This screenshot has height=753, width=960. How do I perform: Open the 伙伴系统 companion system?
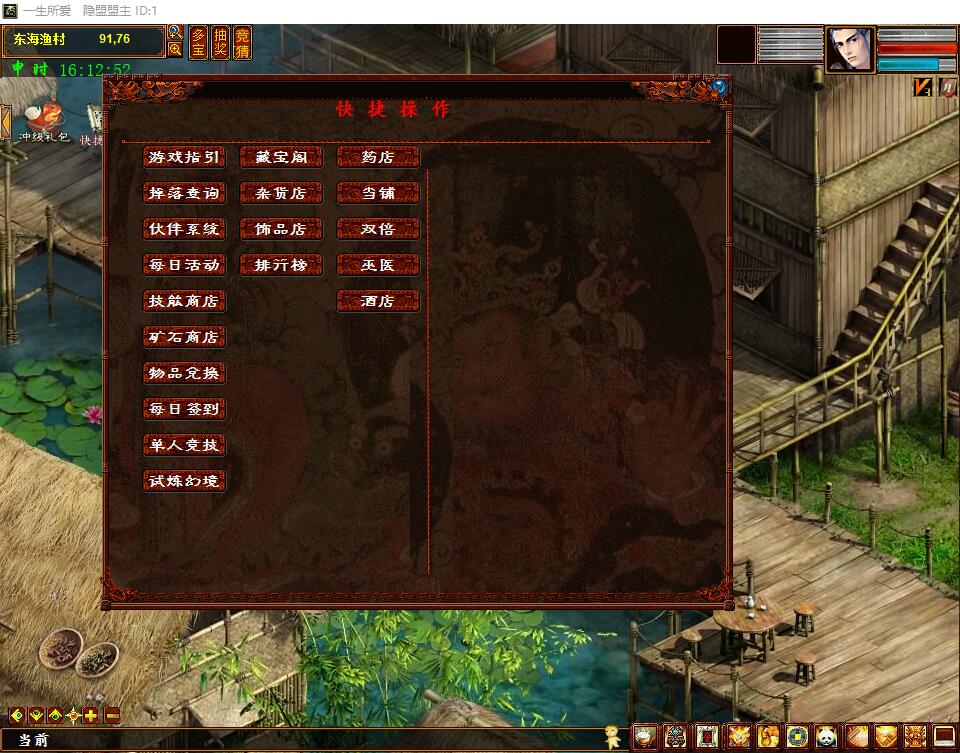(184, 229)
